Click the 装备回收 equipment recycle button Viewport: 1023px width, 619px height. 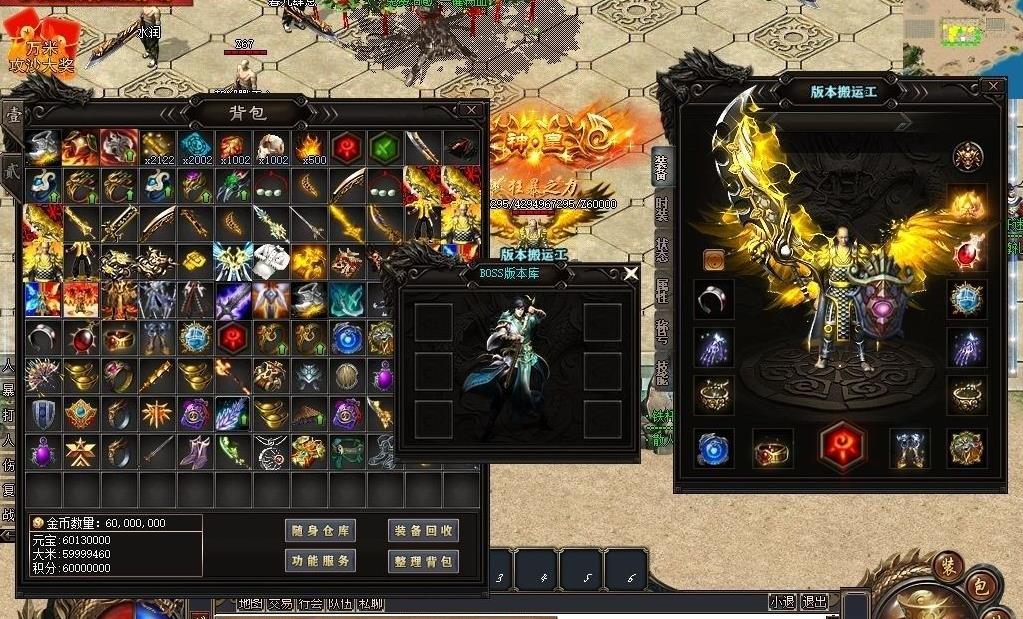(422, 531)
